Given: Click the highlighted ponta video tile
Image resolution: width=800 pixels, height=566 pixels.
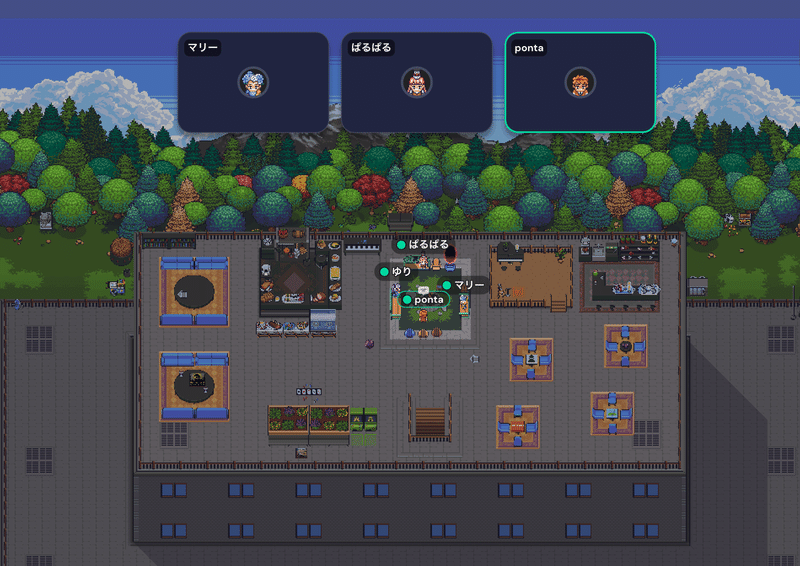Looking at the screenshot, I should (x=580, y=82).
